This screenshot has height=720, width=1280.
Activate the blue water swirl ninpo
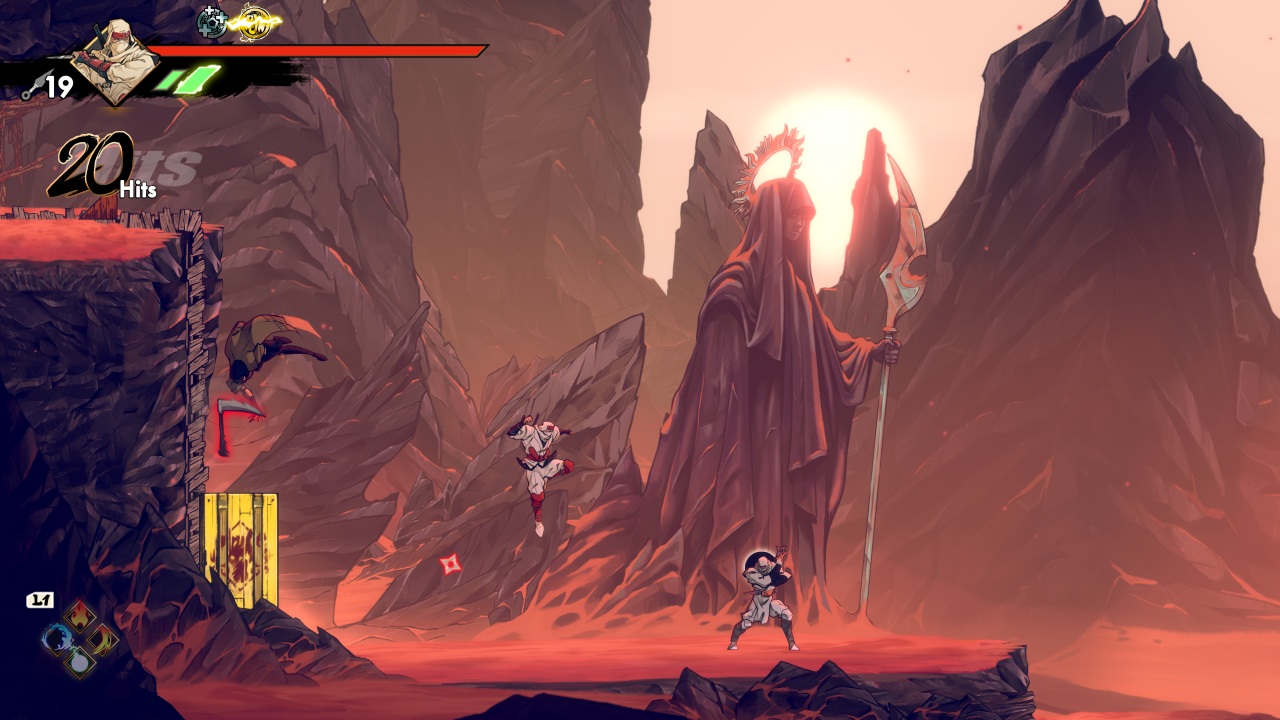tap(58, 638)
